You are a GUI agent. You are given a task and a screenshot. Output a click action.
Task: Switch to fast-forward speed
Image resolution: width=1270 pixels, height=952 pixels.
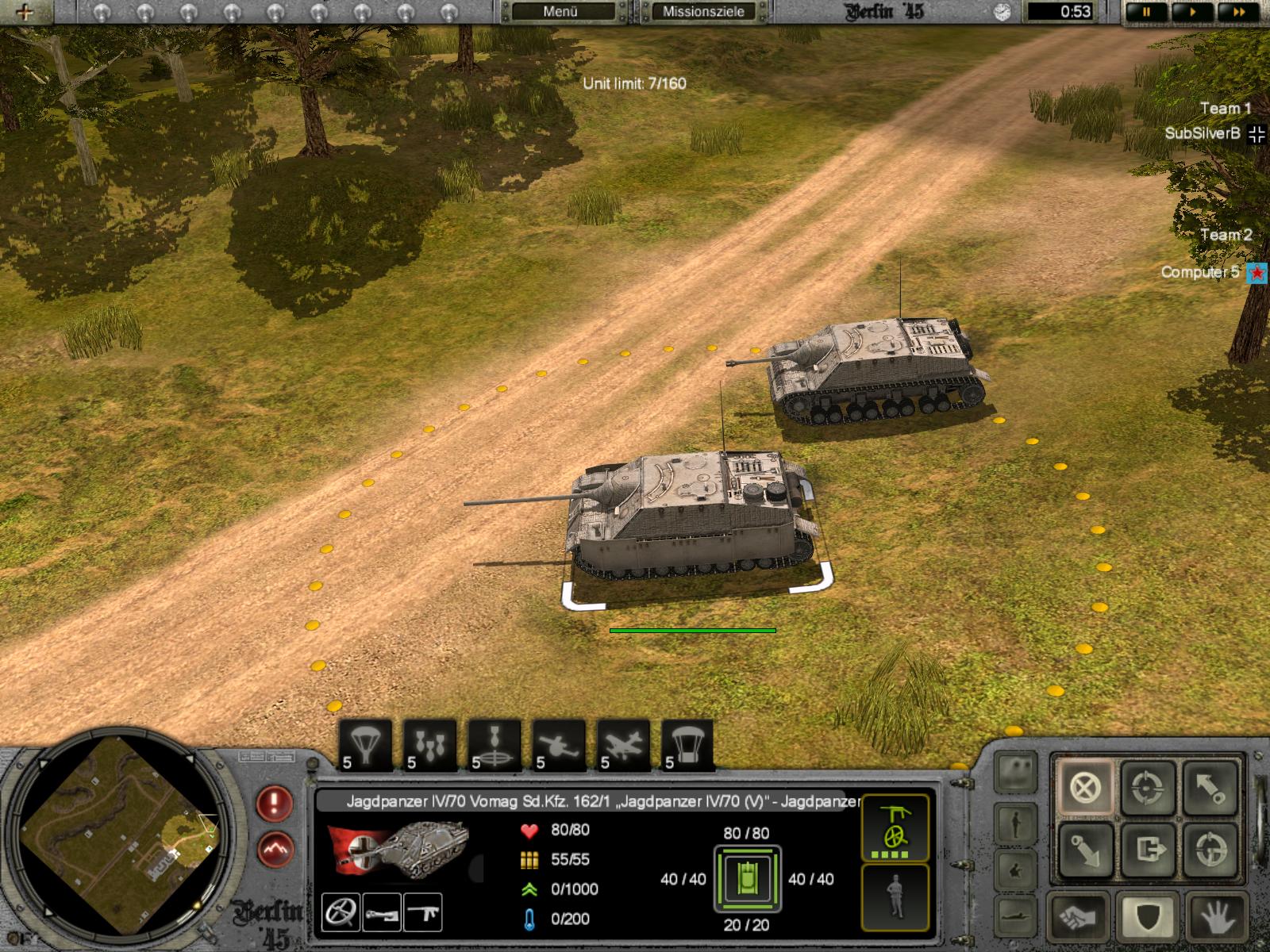click(1238, 13)
